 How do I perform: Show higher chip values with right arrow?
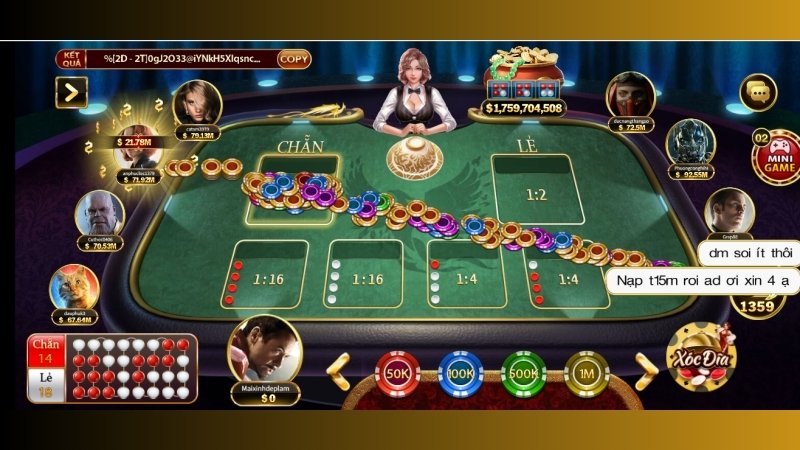646,371
